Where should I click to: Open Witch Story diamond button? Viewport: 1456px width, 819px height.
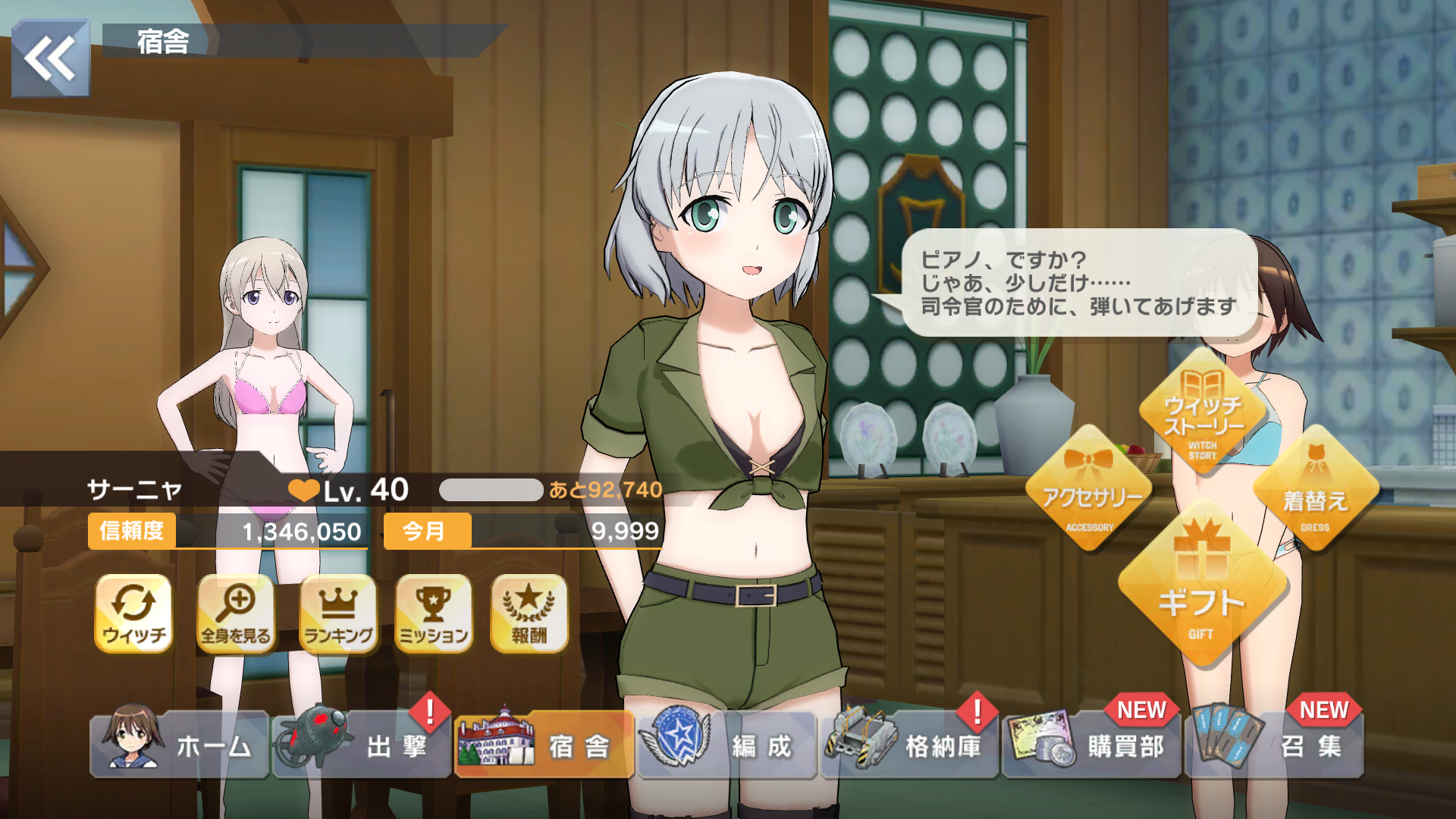click(1203, 413)
